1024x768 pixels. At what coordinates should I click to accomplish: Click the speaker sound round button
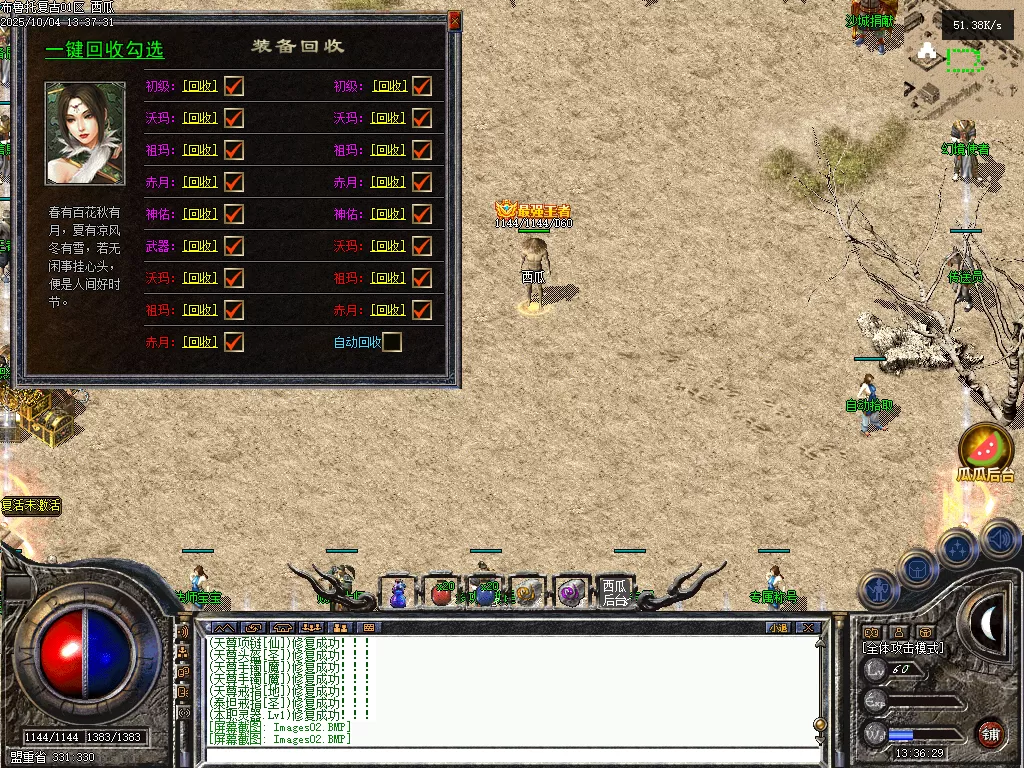pyautogui.click(x=999, y=540)
